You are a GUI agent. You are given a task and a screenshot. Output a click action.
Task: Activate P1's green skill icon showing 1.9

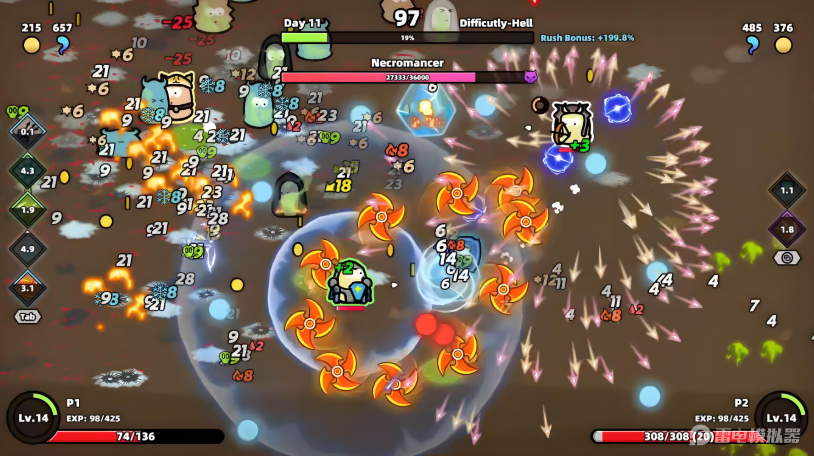click(27, 209)
